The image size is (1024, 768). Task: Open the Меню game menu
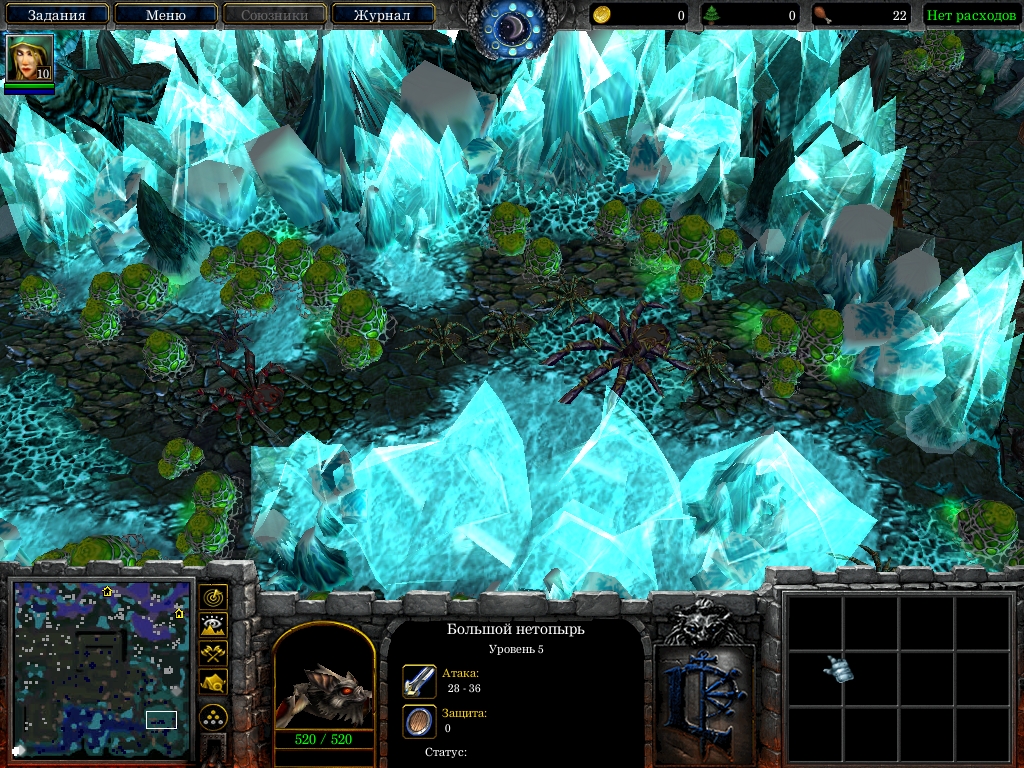(166, 15)
